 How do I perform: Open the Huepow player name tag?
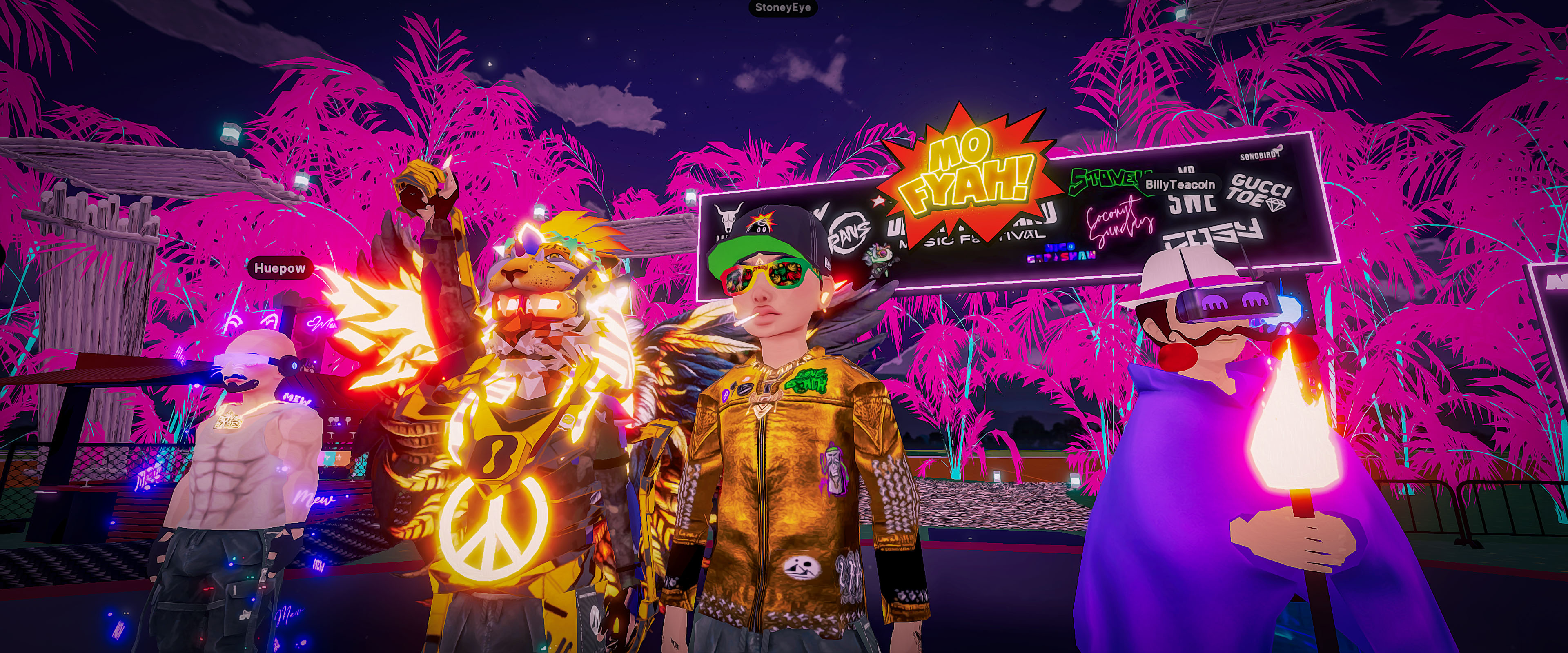279,269
